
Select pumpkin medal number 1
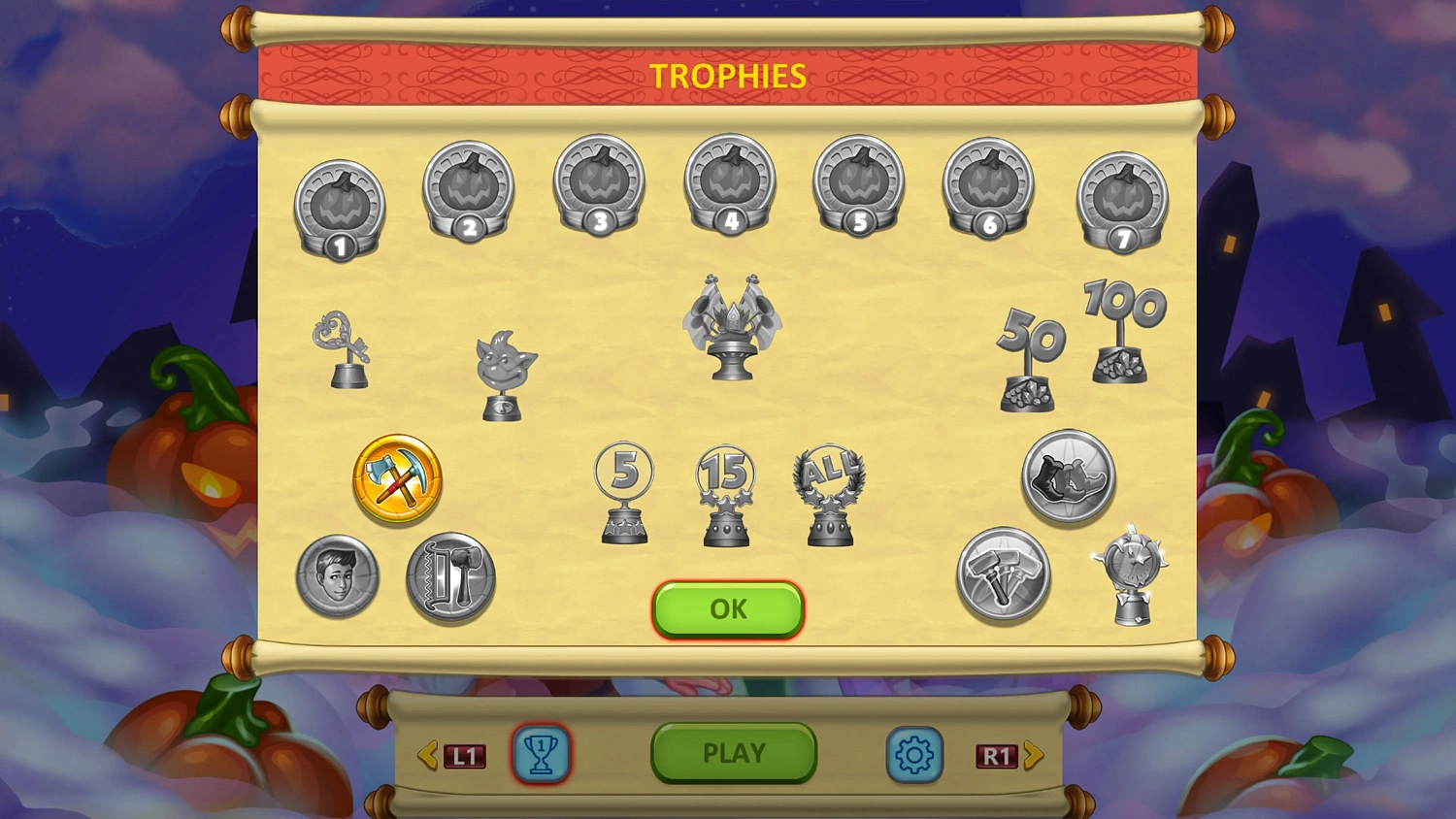click(x=339, y=201)
